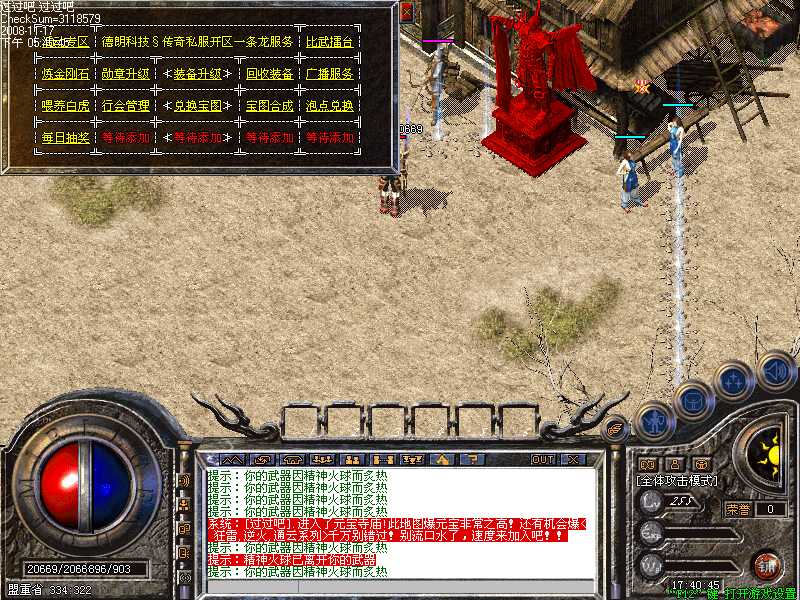Image resolution: width=800 pixels, height=600 pixels.
Task: Open the red 铺 shop button
Action: tap(767, 565)
